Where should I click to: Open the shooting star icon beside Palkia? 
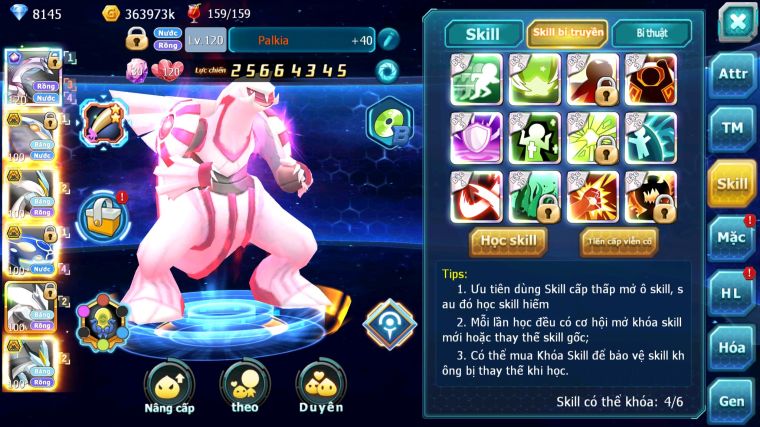[104, 123]
